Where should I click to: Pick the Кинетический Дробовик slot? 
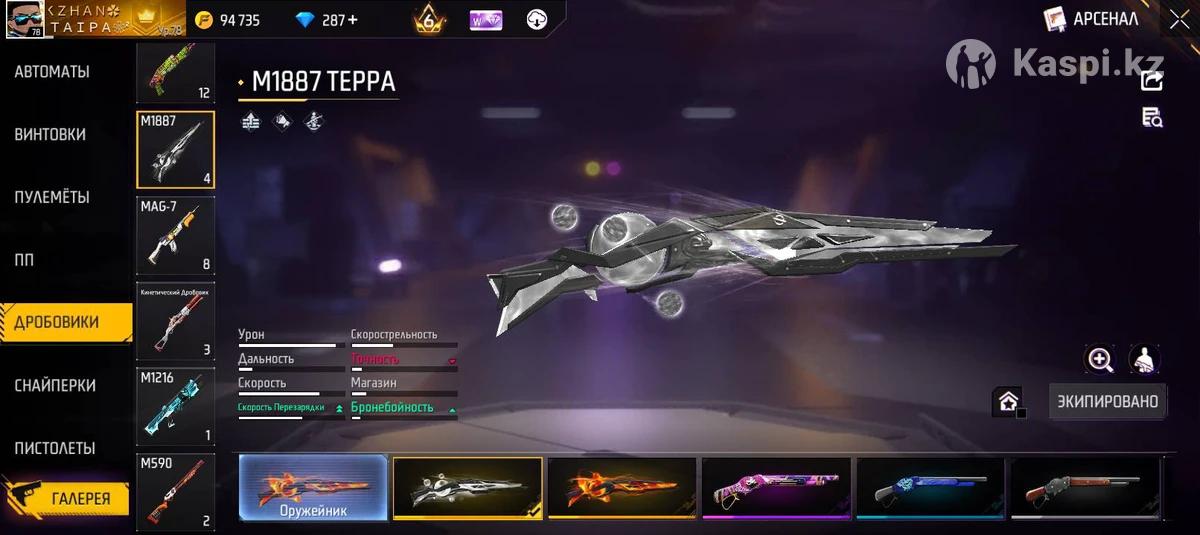pos(175,321)
